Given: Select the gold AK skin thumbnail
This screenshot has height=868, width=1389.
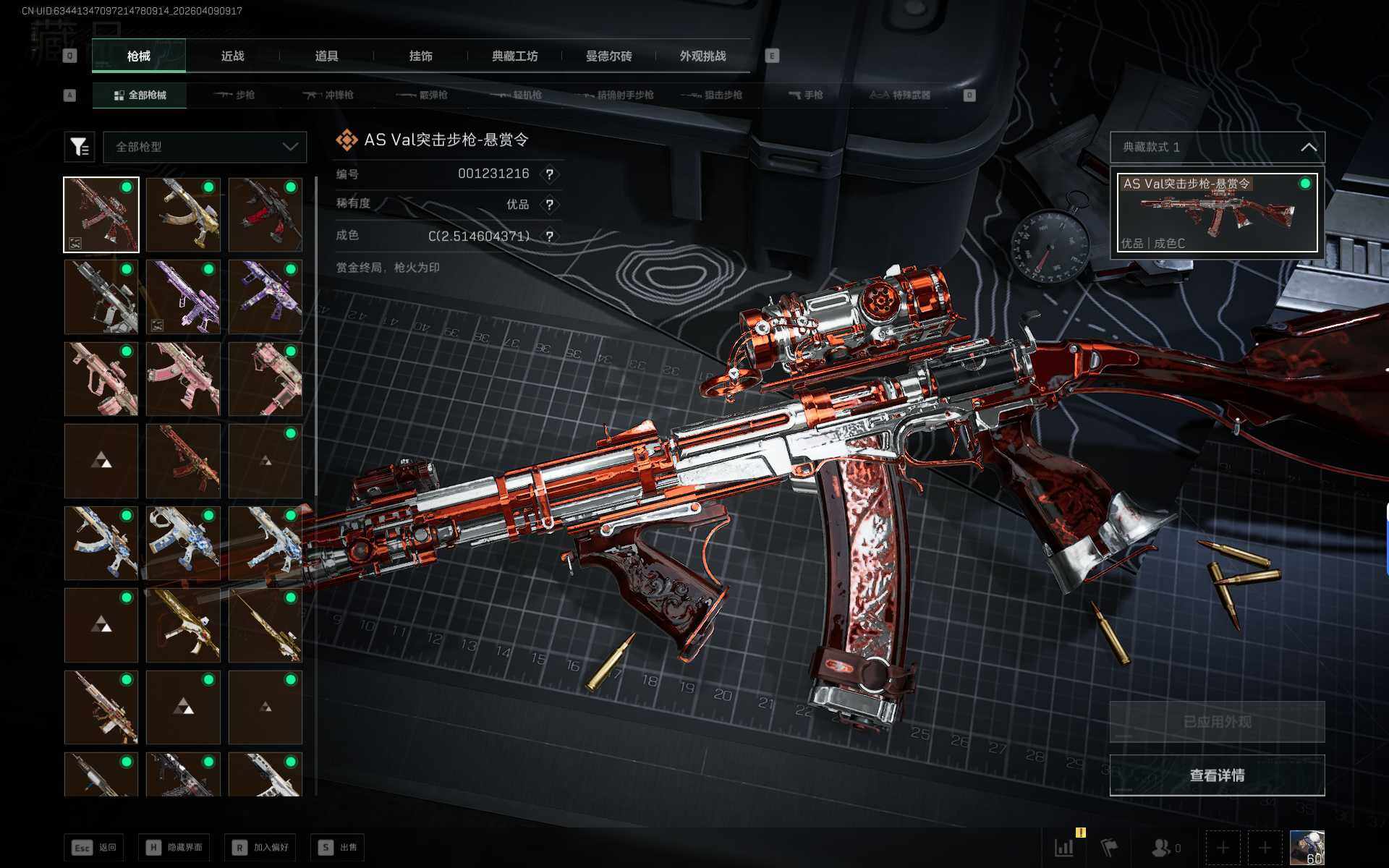Looking at the screenshot, I should click(x=183, y=215).
